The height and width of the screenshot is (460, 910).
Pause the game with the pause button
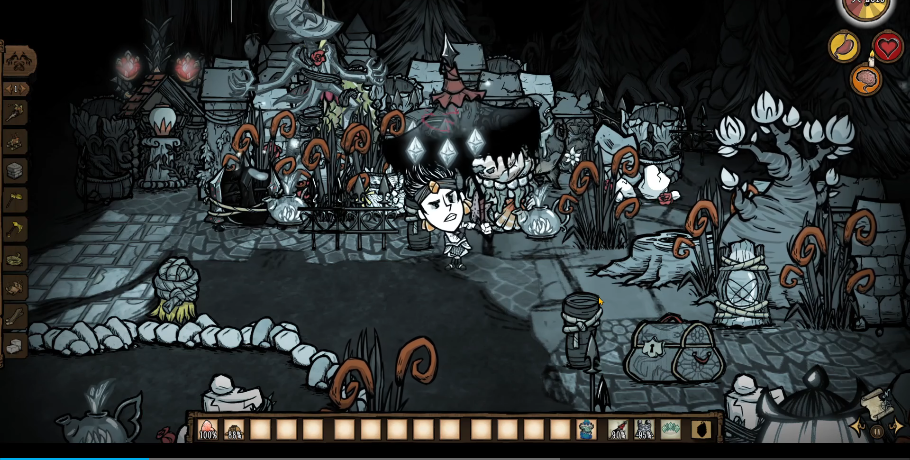(877, 431)
